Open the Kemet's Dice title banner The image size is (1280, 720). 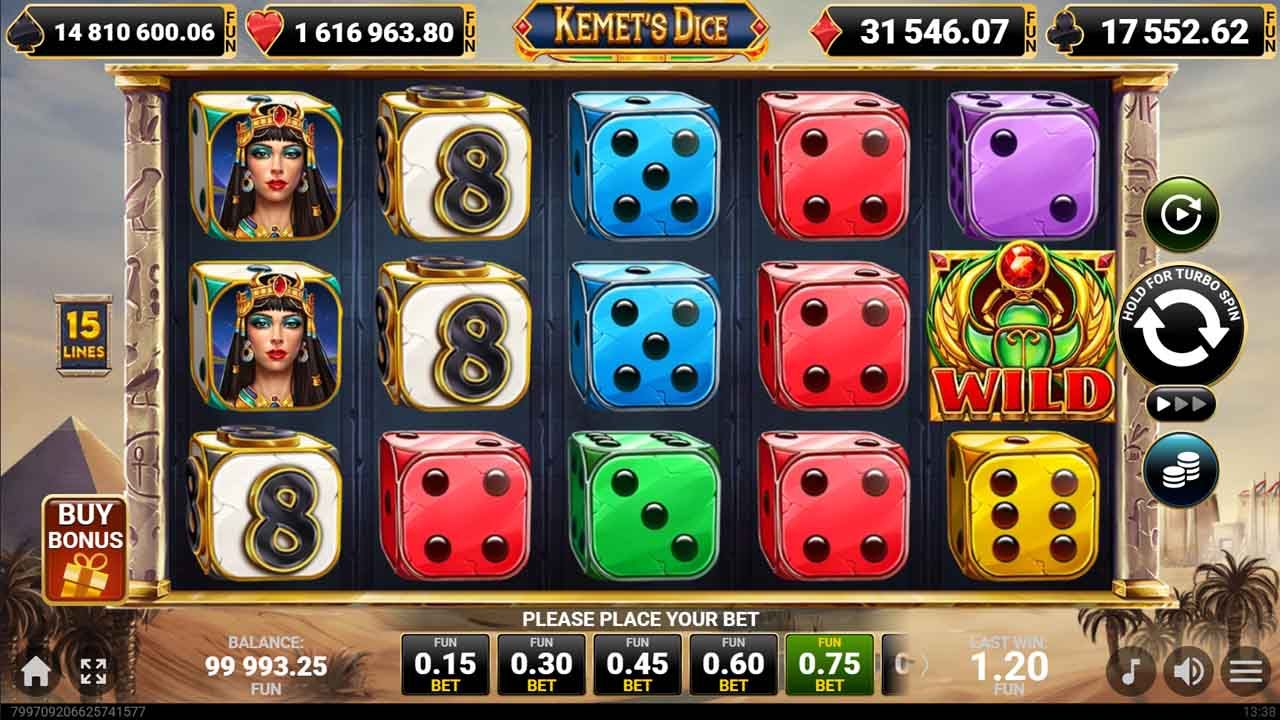pos(639,26)
